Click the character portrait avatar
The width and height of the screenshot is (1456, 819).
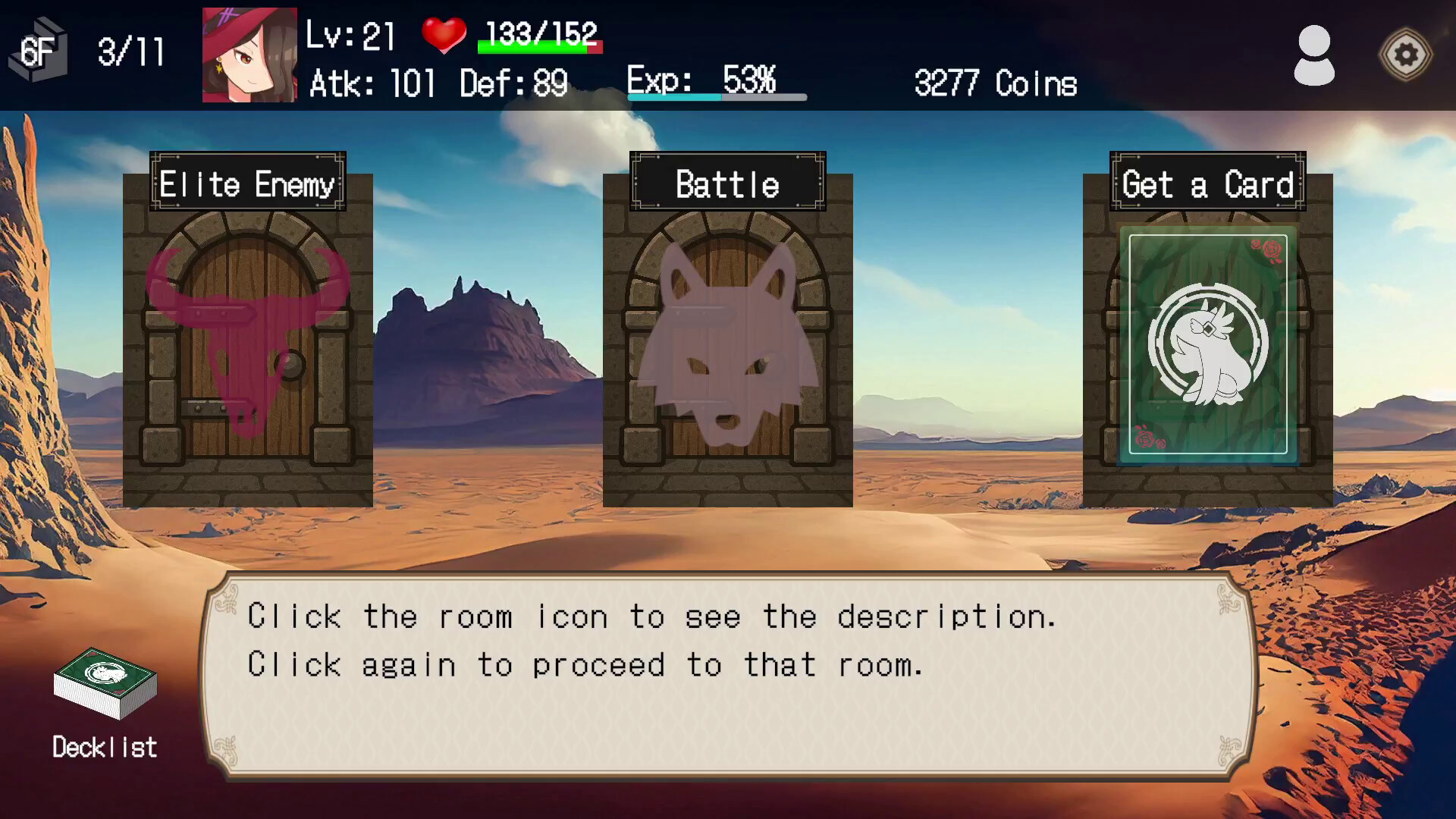coord(250,53)
